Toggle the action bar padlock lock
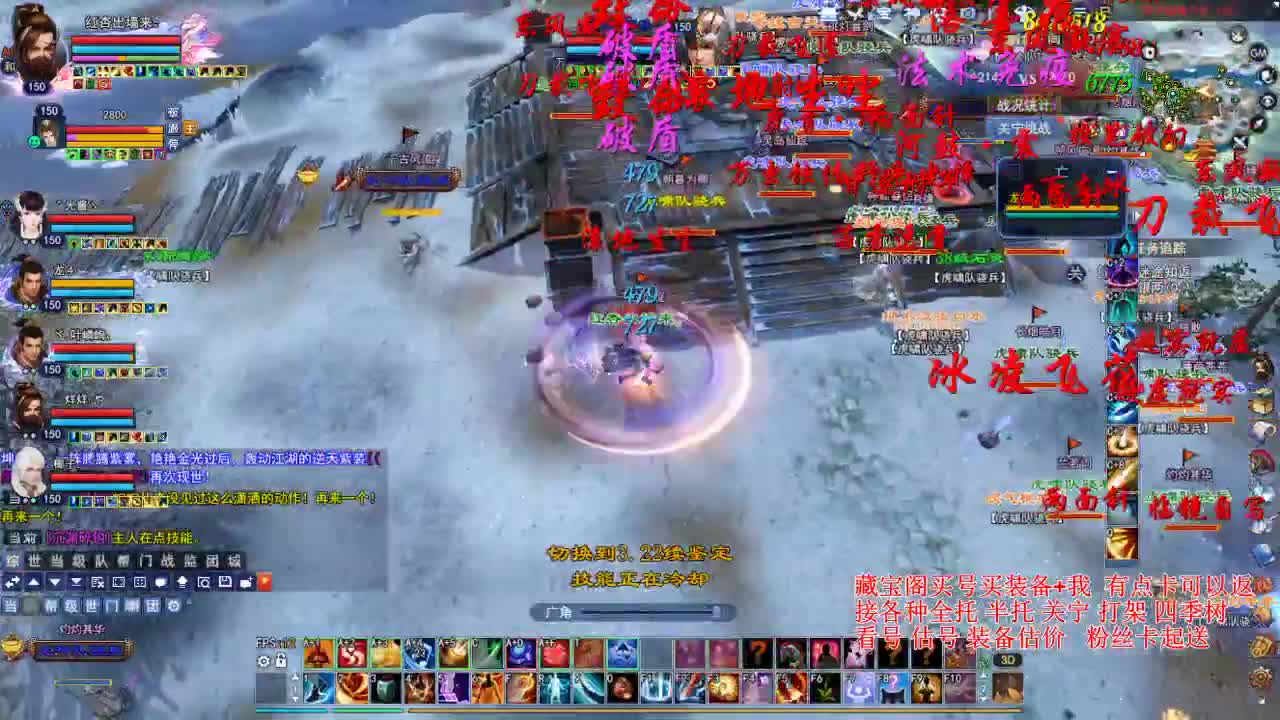1280x720 pixels. [281, 660]
